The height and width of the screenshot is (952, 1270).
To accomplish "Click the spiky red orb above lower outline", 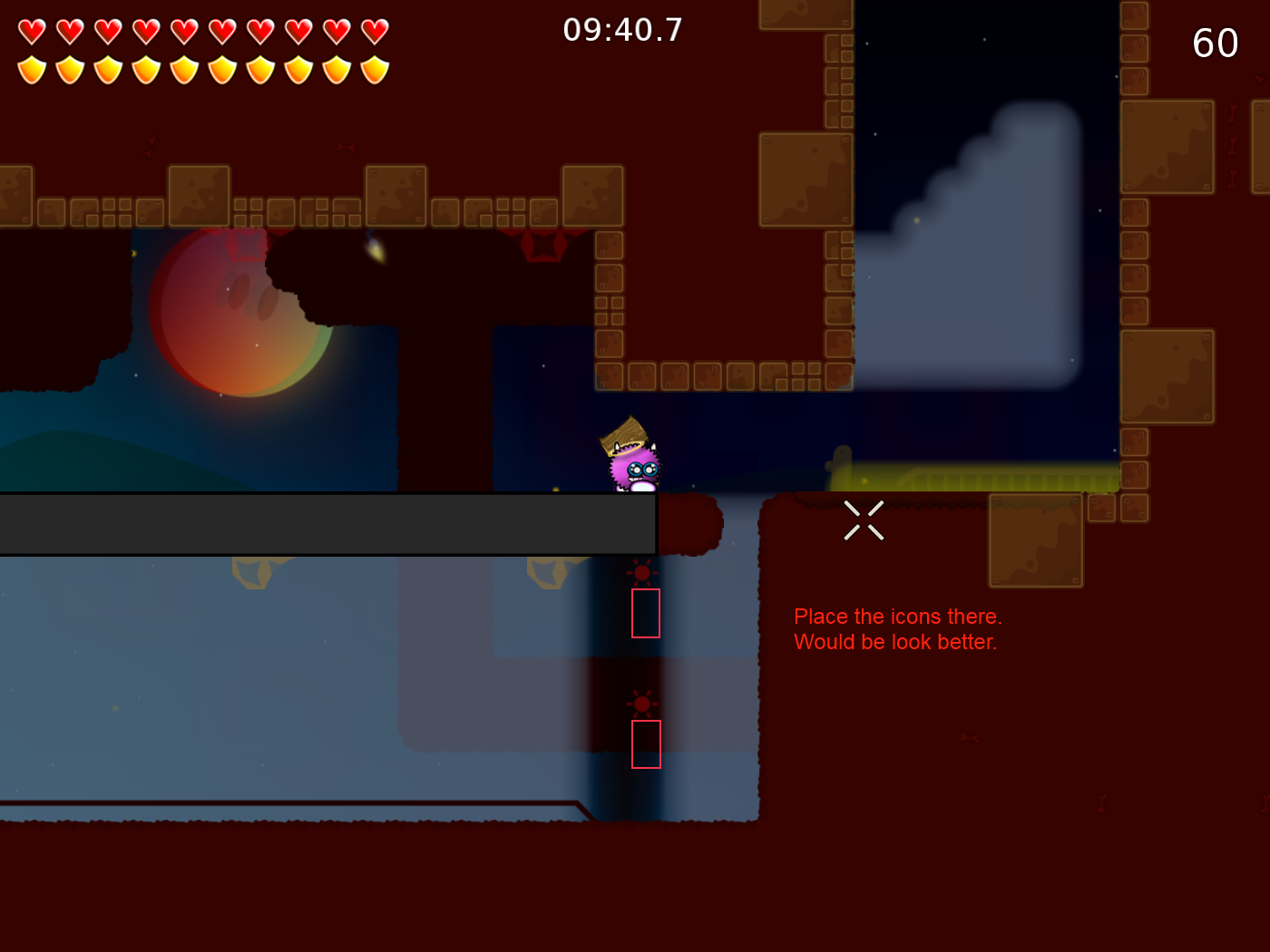I will pos(643,703).
